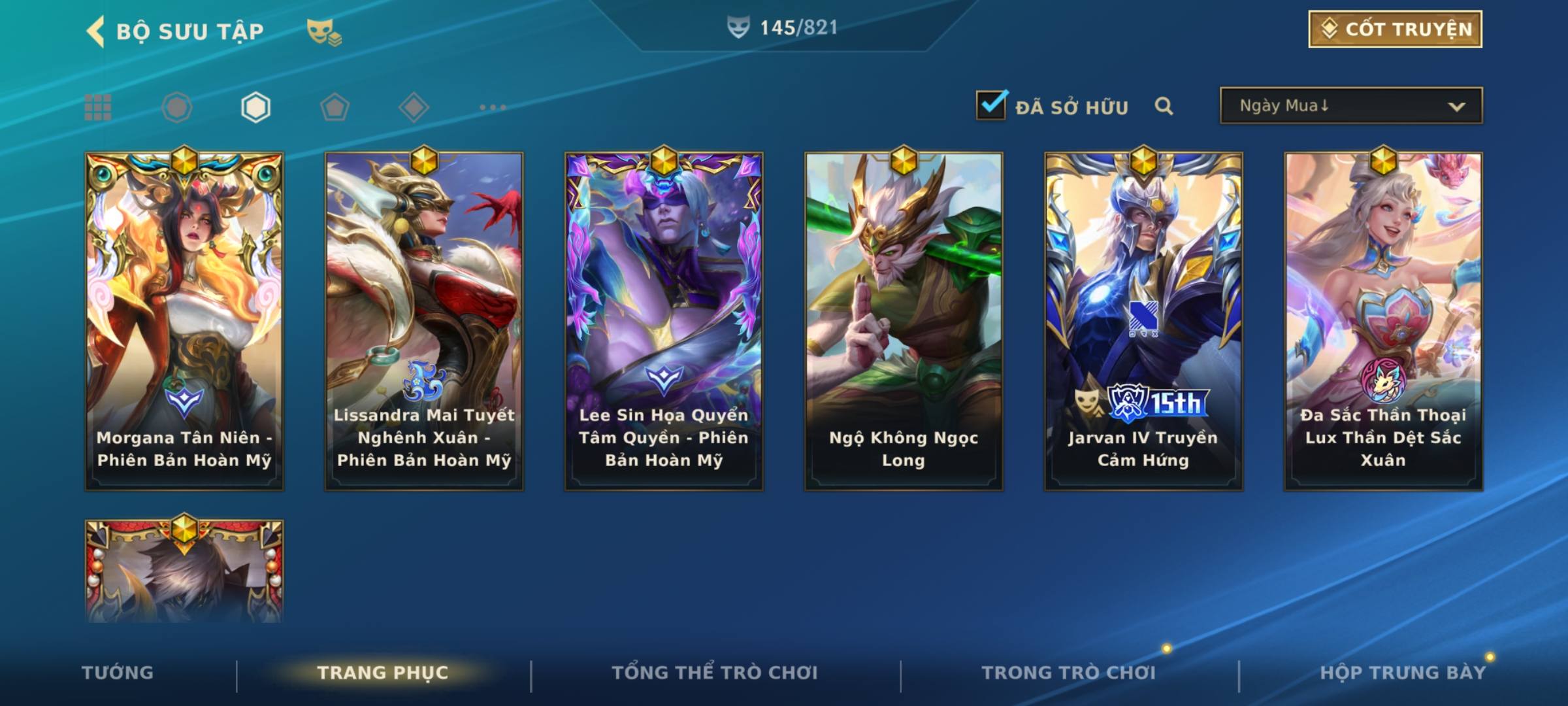Pick Lee Sin Họa Quyển Tâm Quyền
The image size is (1568, 706).
point(664,320)
